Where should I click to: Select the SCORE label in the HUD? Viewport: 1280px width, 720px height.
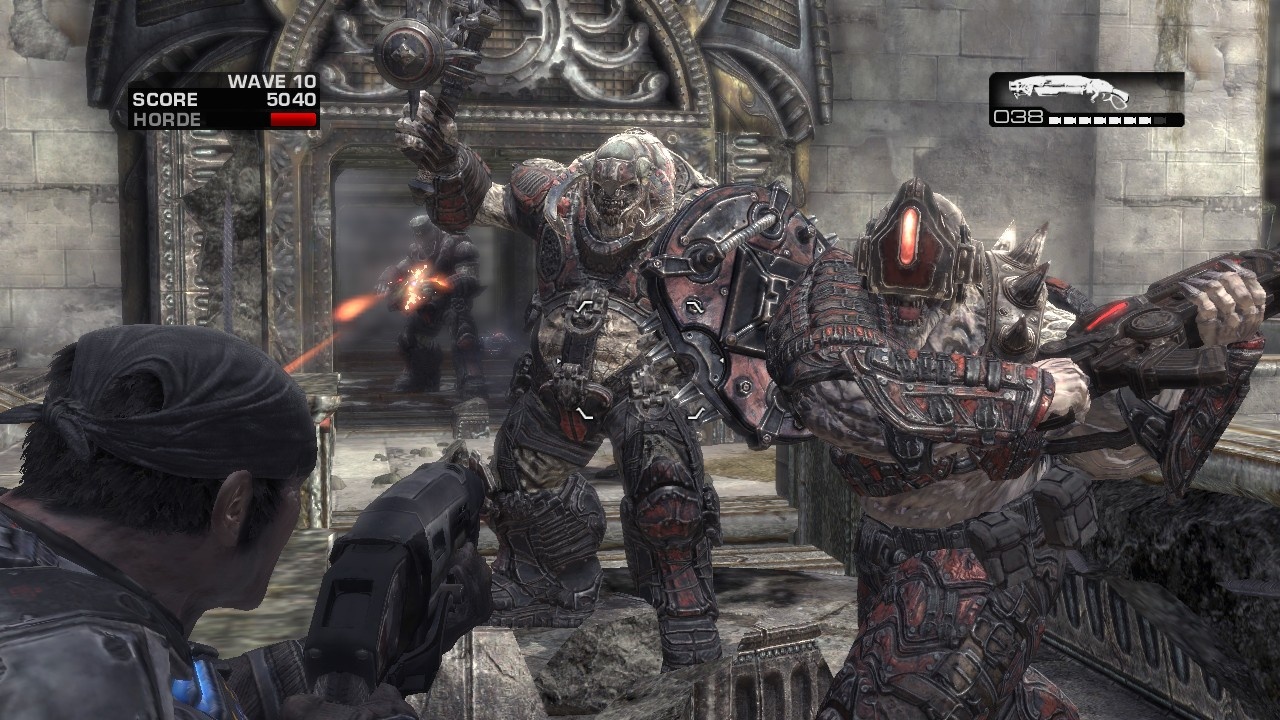tap(166, 98)
